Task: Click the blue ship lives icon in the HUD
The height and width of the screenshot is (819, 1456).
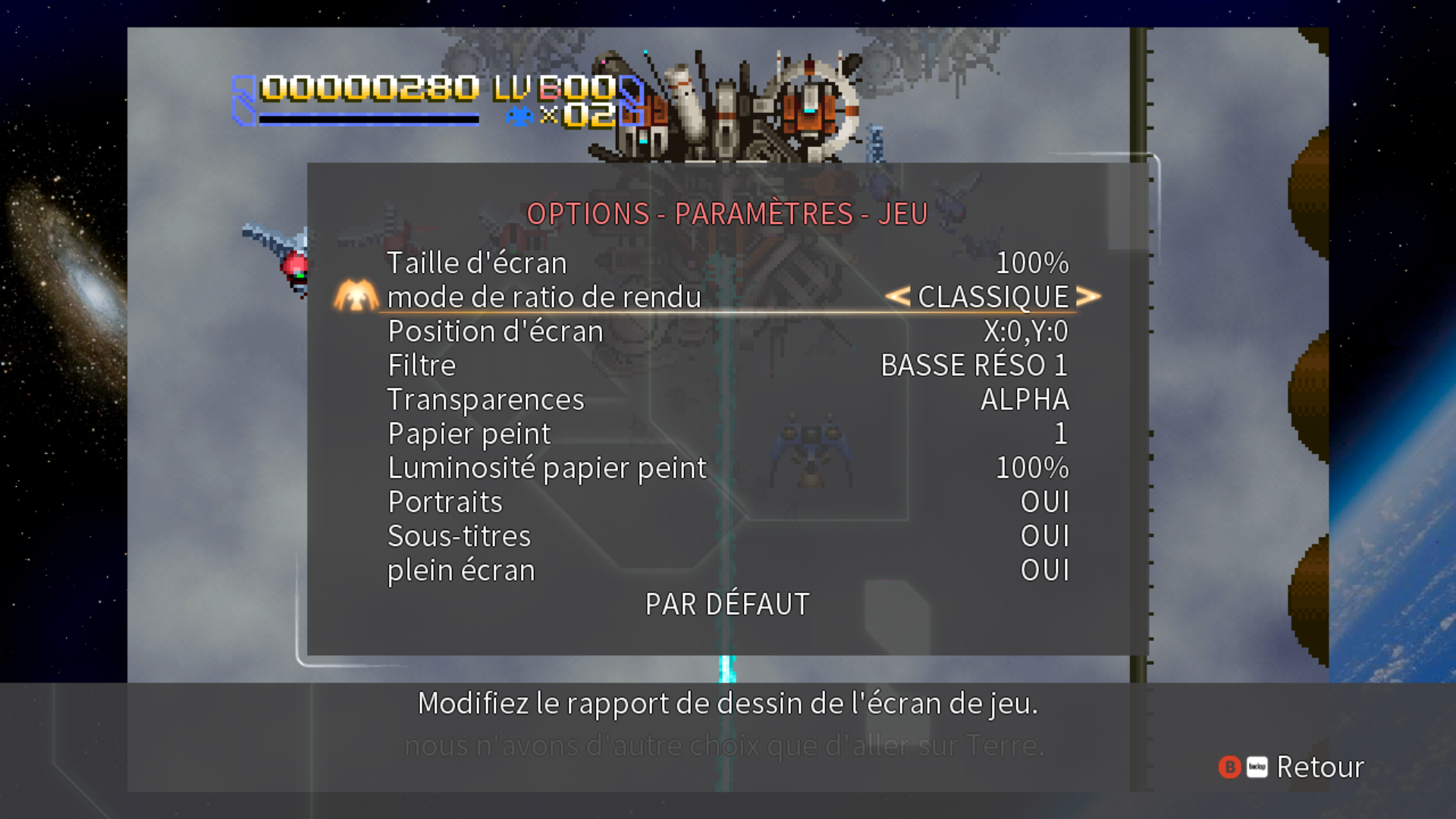Action: pyautogui.click(x=520, y=115)
